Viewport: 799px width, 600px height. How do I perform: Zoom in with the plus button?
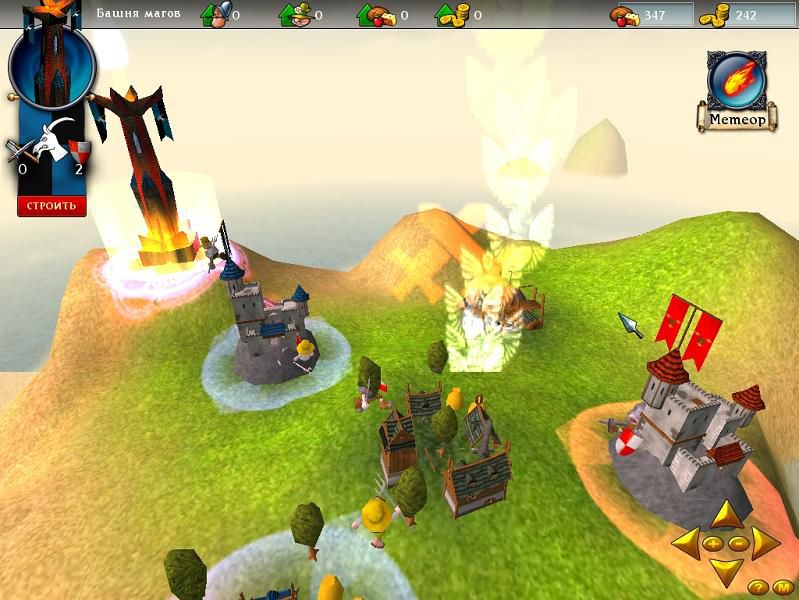pos(714,544)
